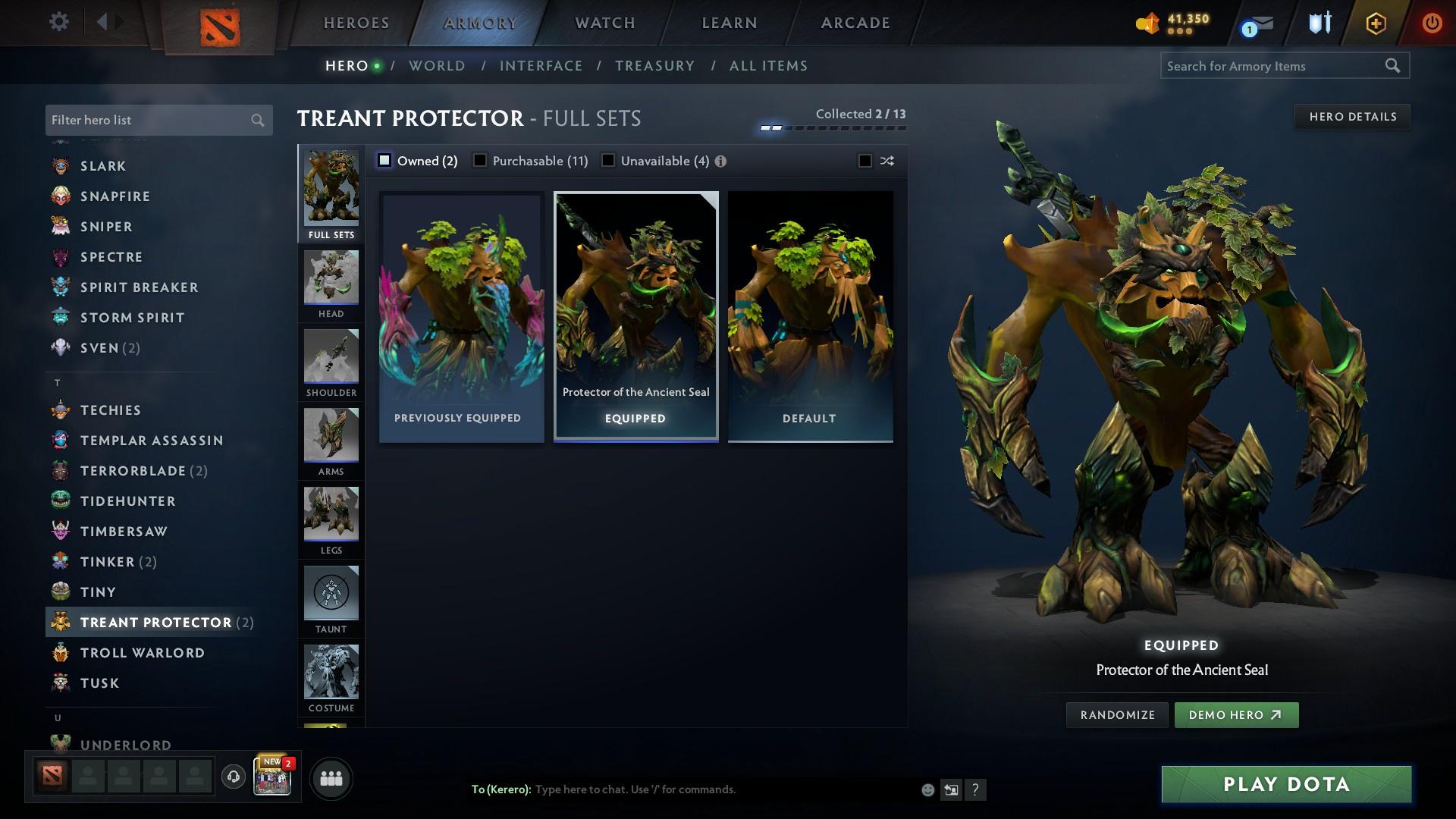Click the help question mark icon near chat
This screenshot has width=1456, height=819.
pos(975,789)
